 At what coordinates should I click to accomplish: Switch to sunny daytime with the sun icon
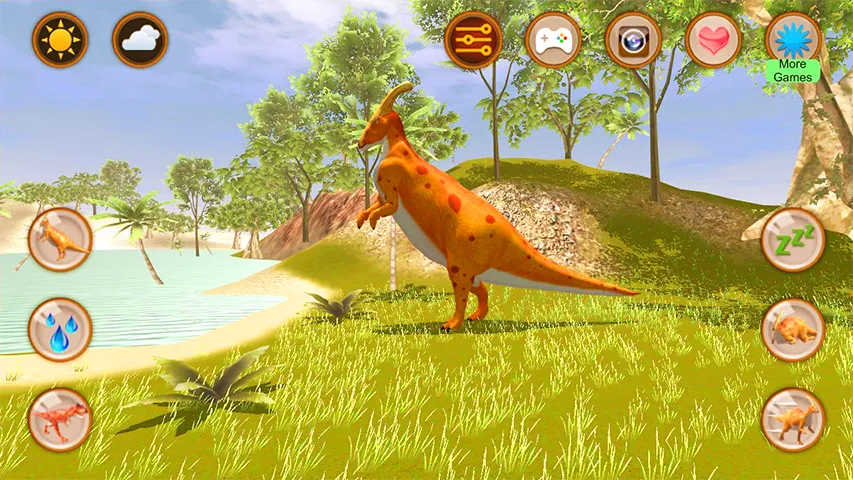pyautogui.click(x=60, y=40)
